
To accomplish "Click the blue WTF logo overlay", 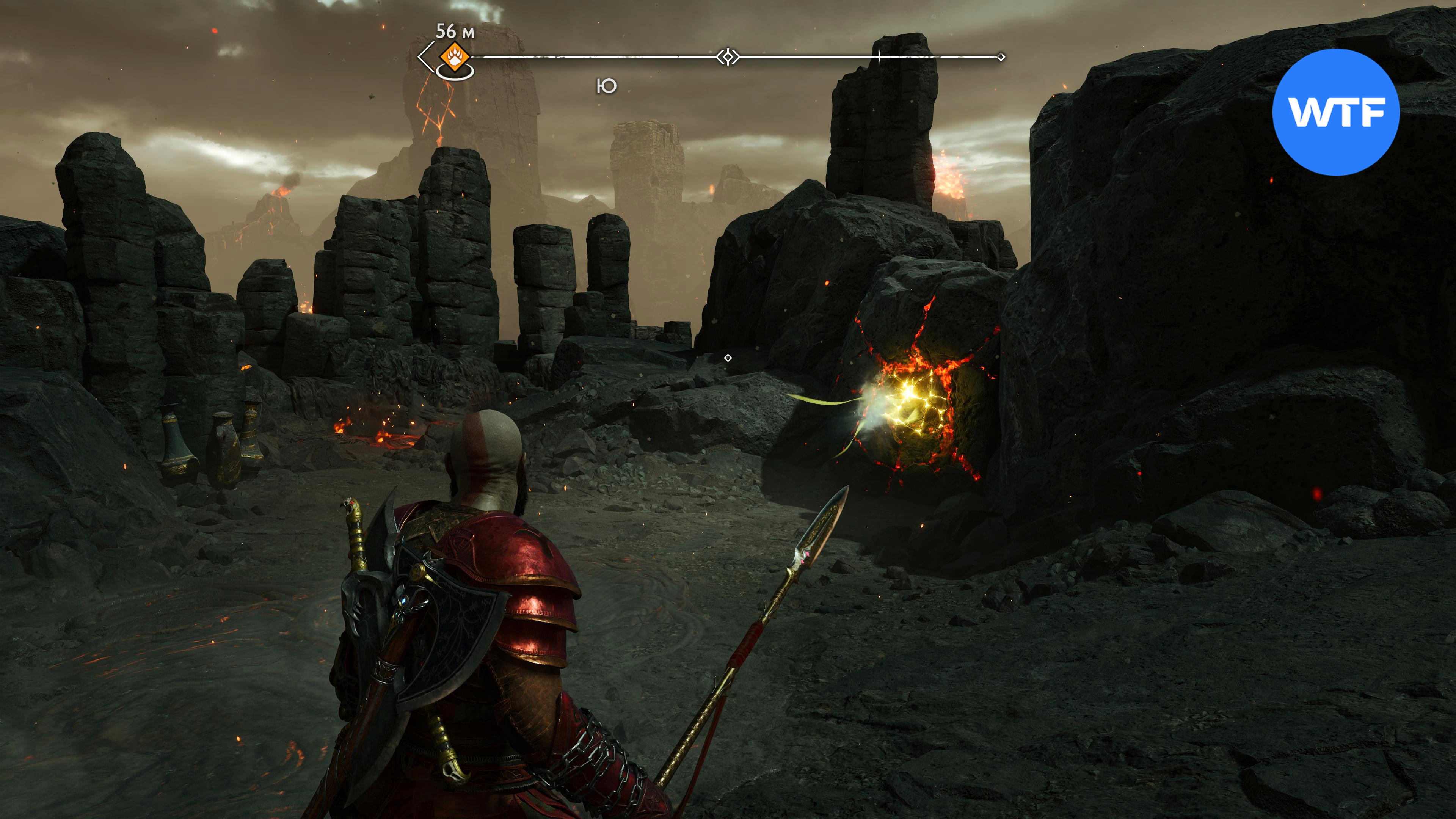I will coord(1335,112).
